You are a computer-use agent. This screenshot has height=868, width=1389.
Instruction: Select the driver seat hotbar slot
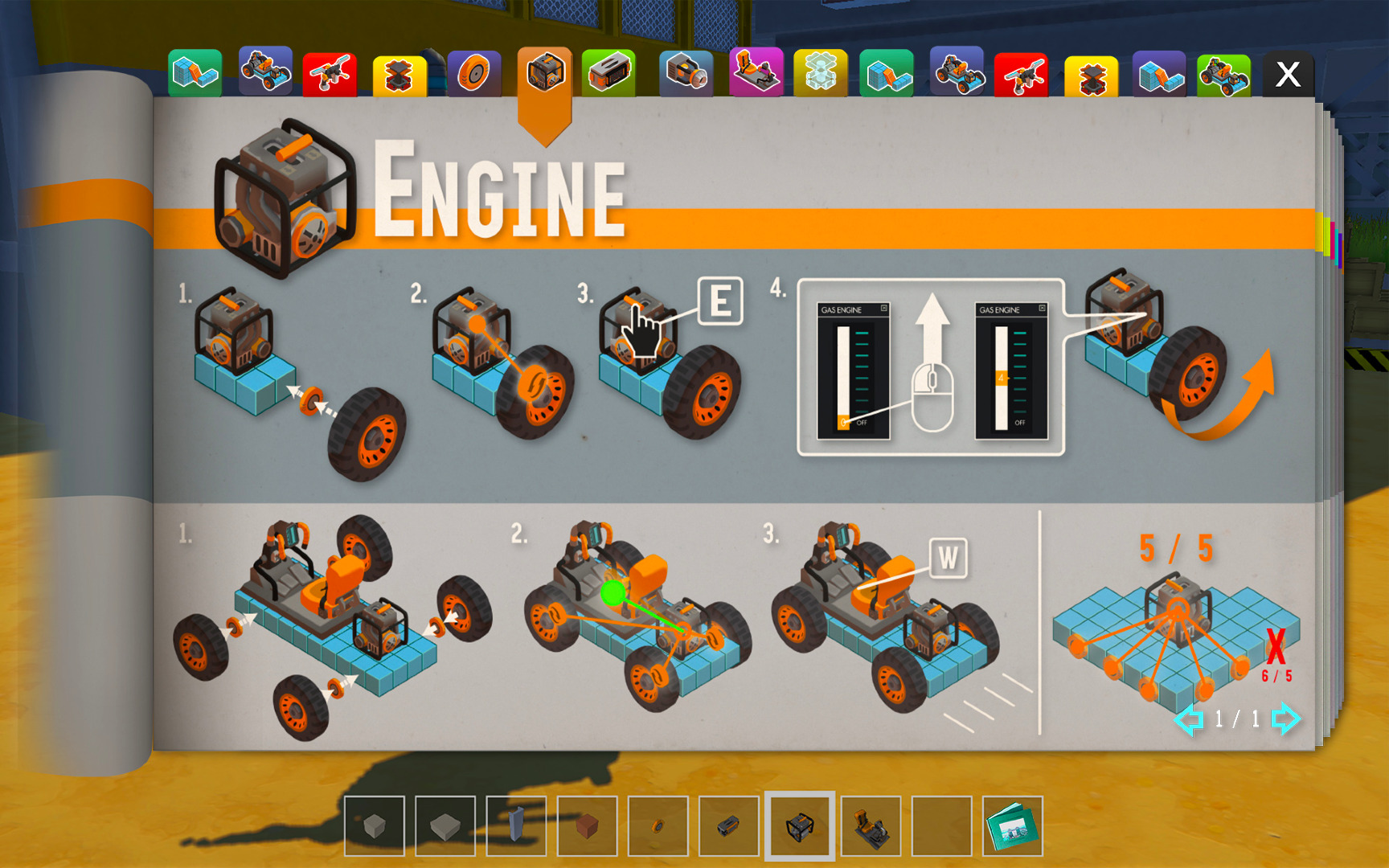click(871, 826)
